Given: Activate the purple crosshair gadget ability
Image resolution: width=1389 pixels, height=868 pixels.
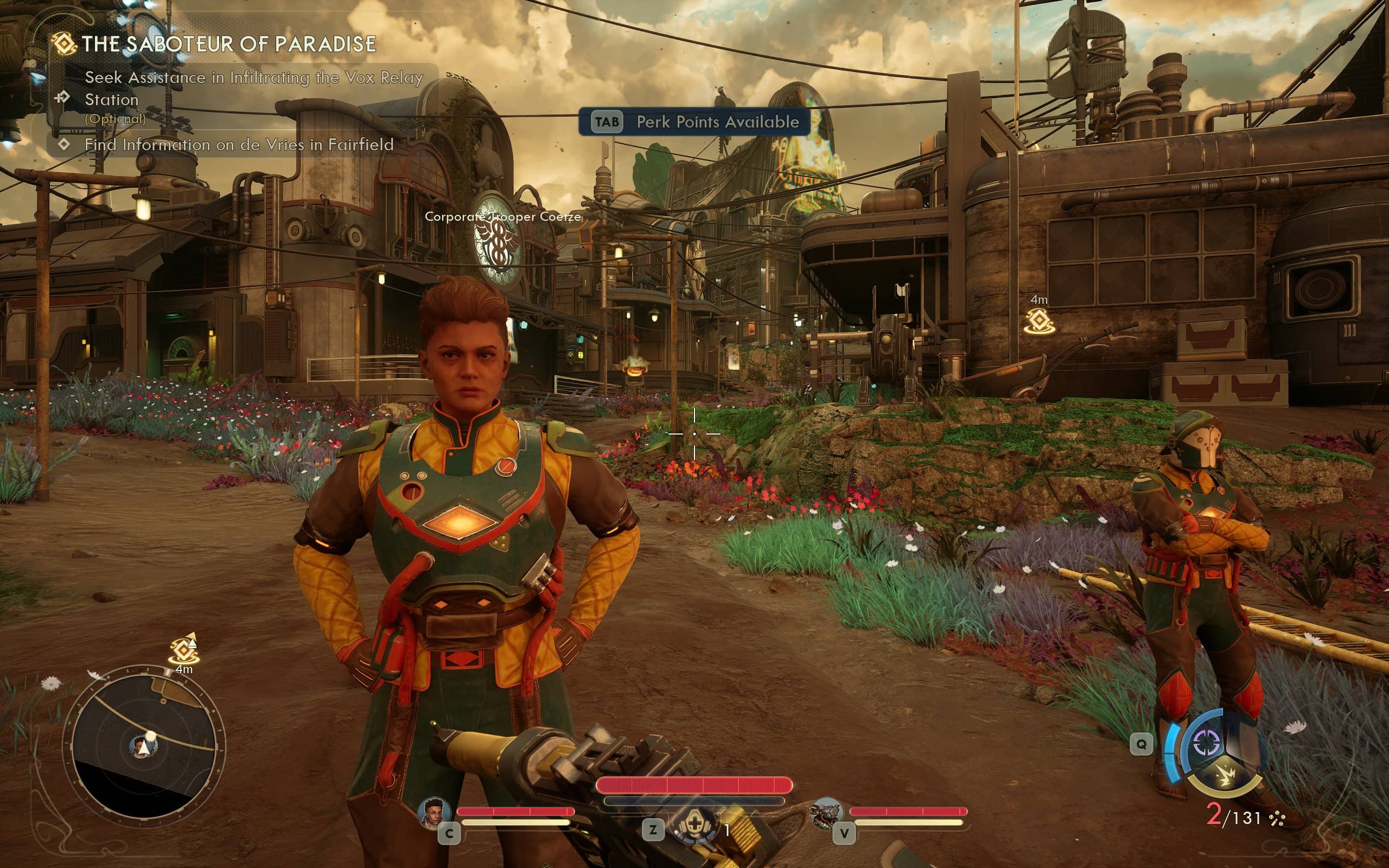Looking at the screenshot, I should tap(1206, 743).
